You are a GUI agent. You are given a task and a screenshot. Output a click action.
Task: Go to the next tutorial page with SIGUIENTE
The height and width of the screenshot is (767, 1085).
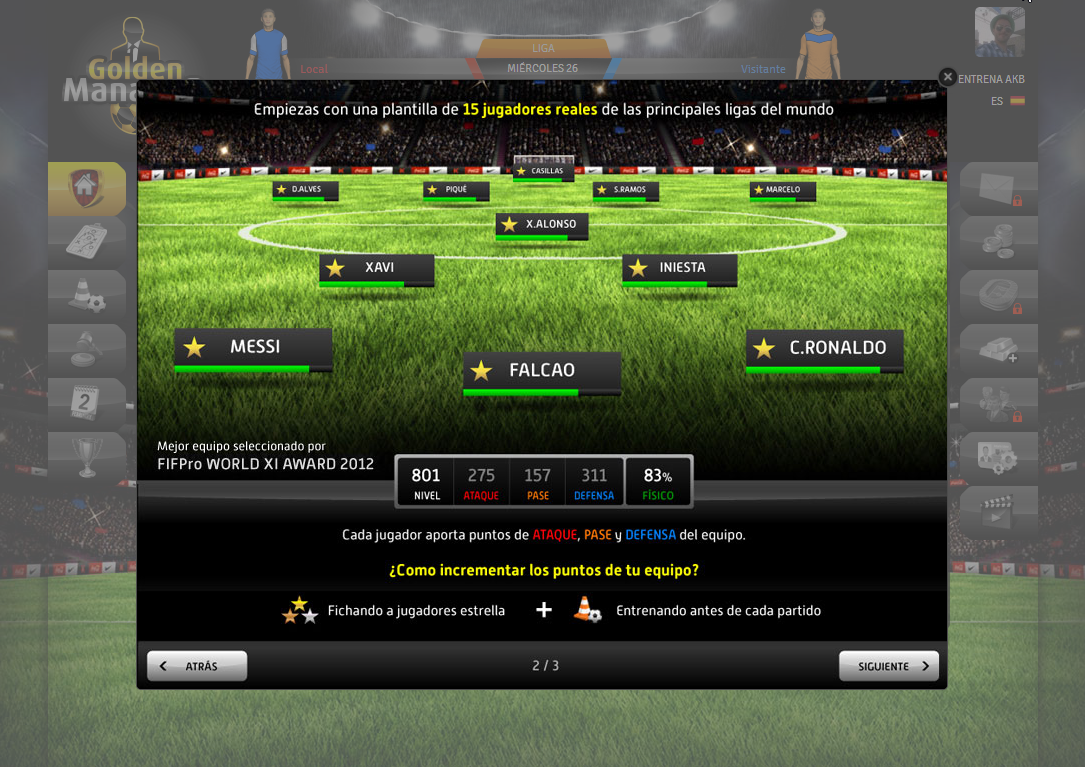coord(888,666)
